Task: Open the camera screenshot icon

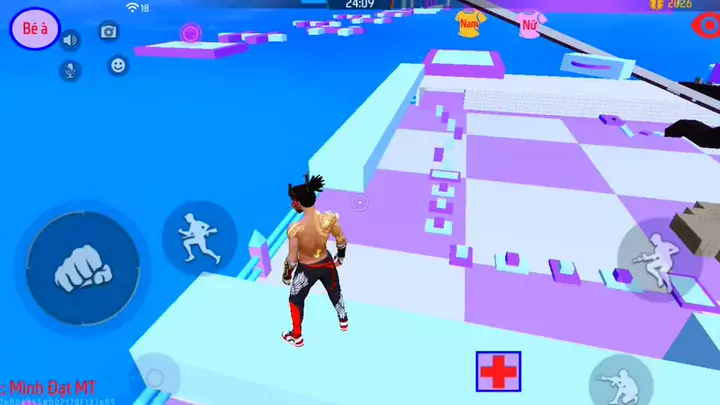Action: (108, 32)
